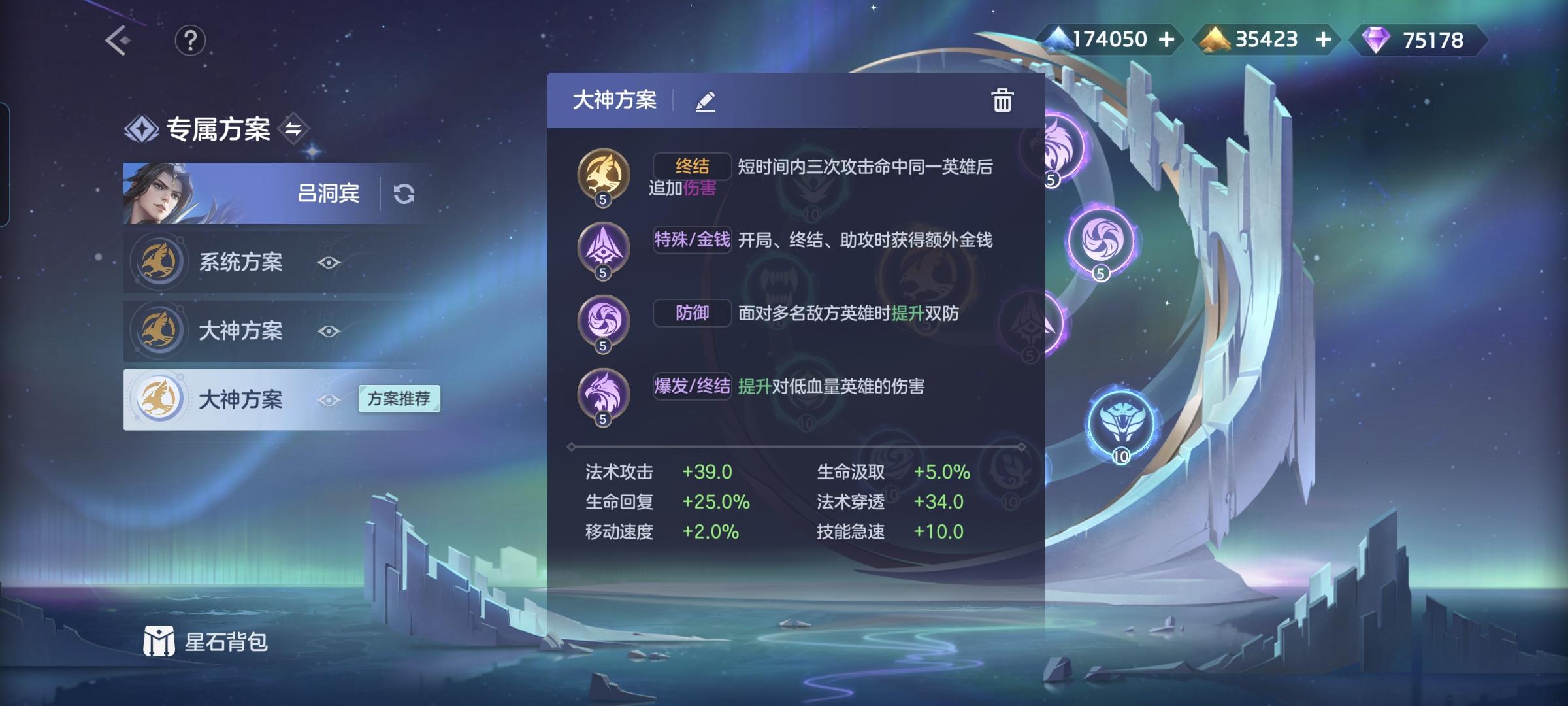The width and height of the screenshot is (1568, 706).
Task: Select the first 大神方案 list entry
Action: (243, 332)
